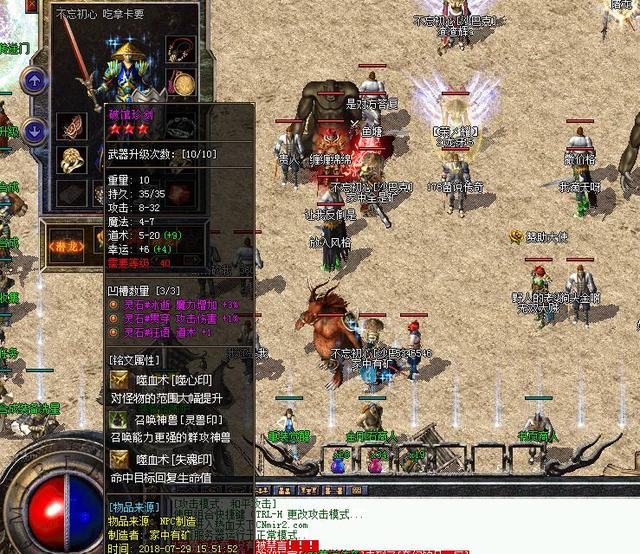This screenshot has height=554, width=640.
Task: Select the red bracelet equipment slot
Action: tap(72, 126)
